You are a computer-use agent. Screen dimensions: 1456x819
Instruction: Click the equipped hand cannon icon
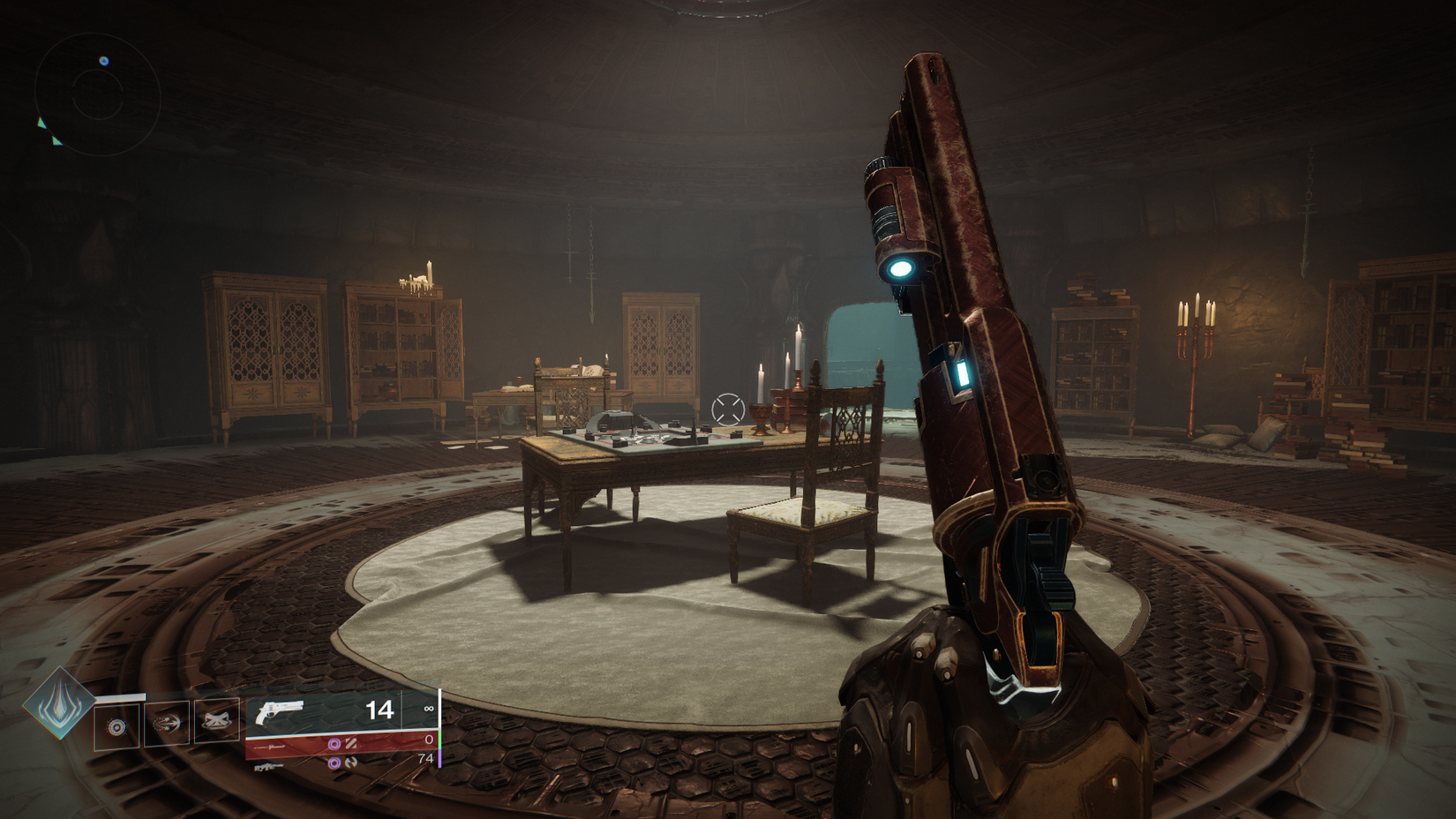pyautogui.click(x=279, y=710)
